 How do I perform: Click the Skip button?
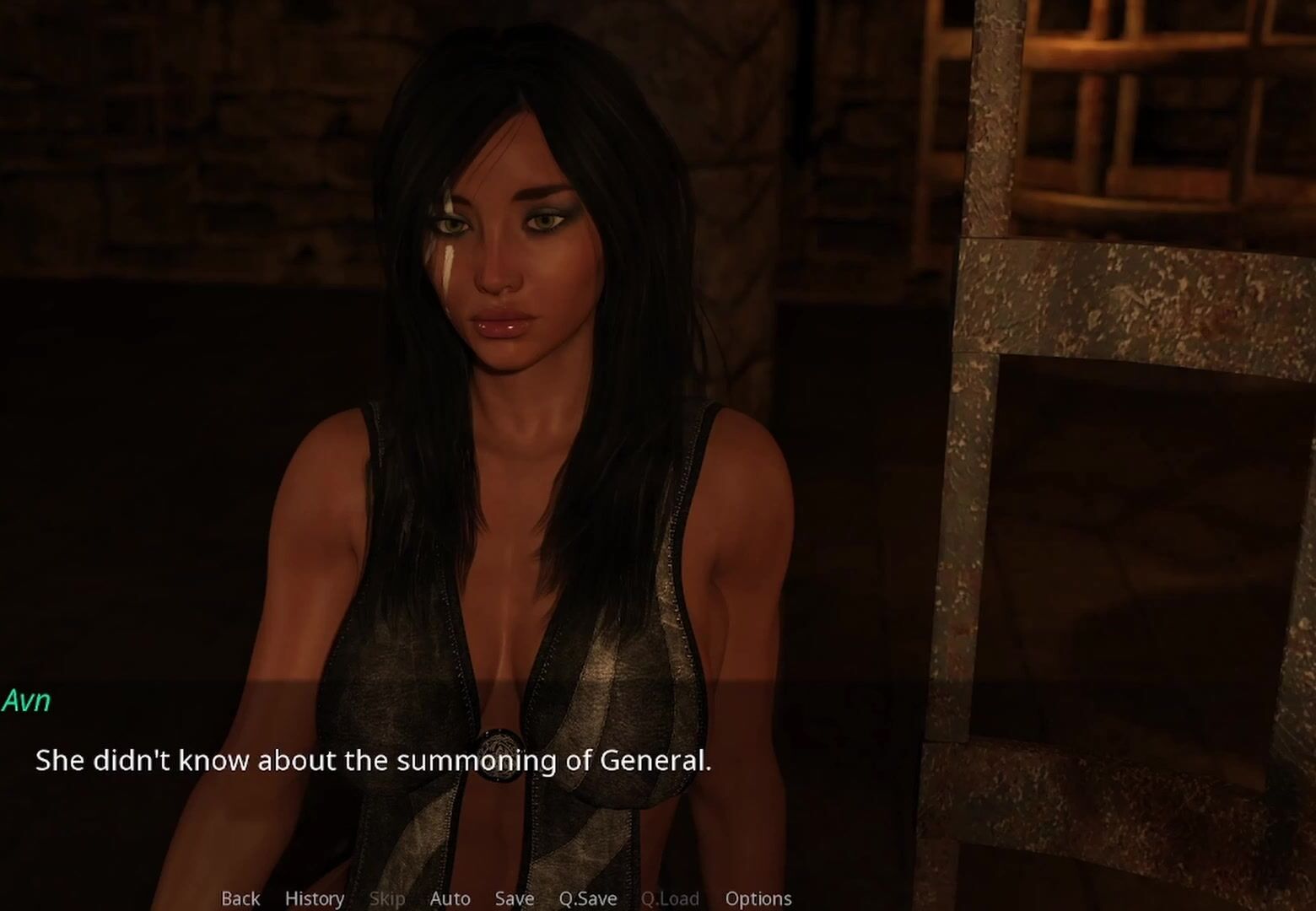point(386,898)
